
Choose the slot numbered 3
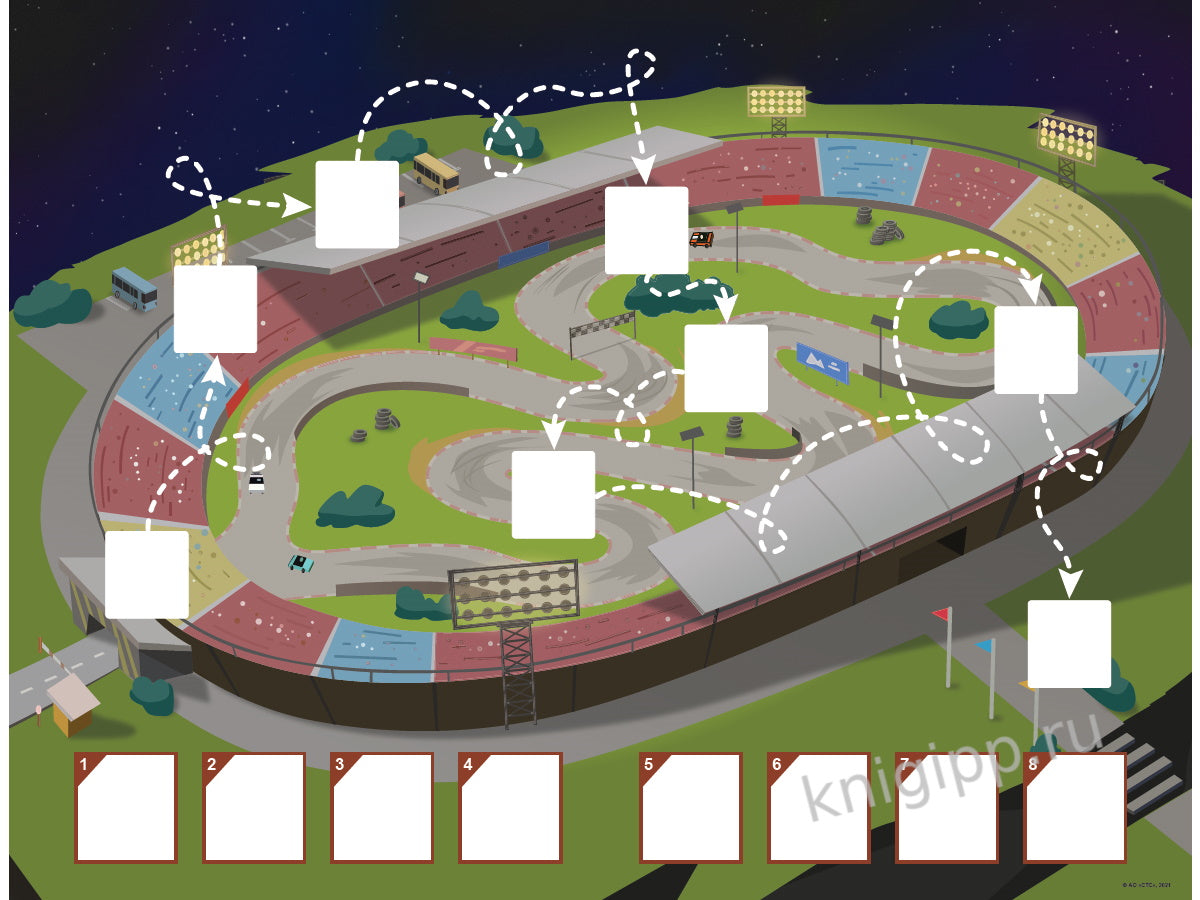[382, 808]
